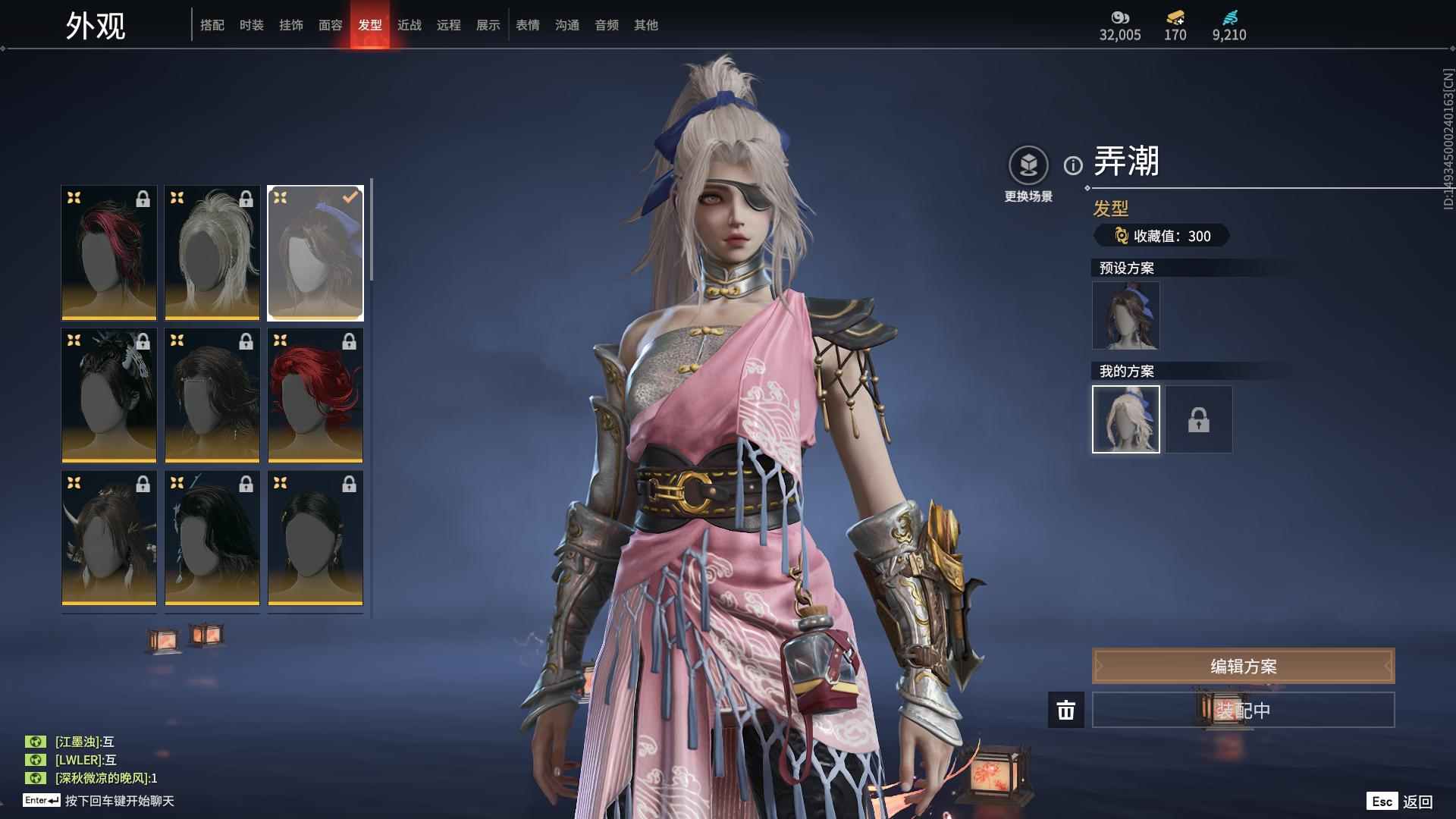Open 编辑方案 to edit the scheme
The width and height of the screenshot is (1456, 819).
[1243, 666]
